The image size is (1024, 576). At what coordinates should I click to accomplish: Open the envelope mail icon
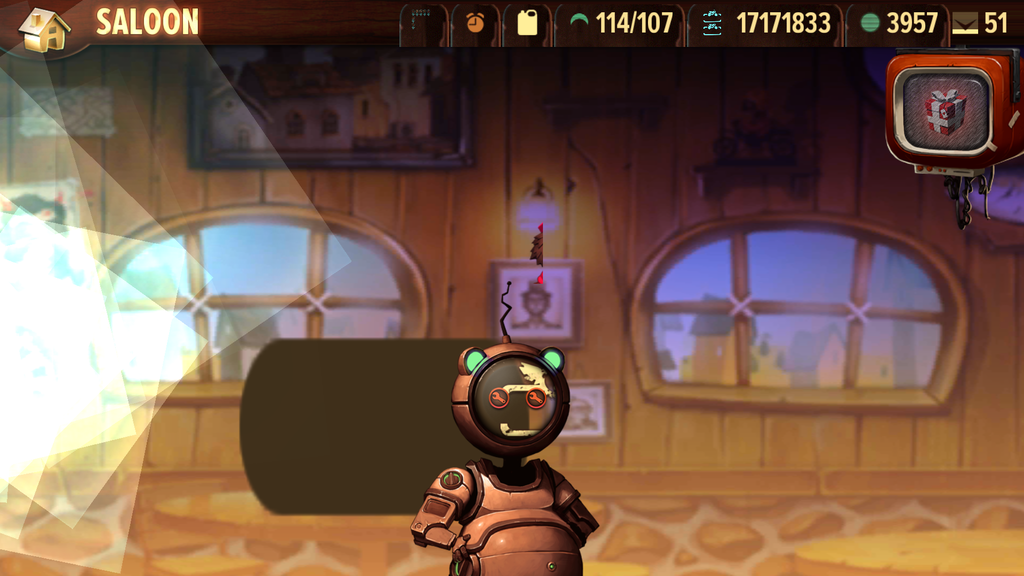(x=965, y=24)
